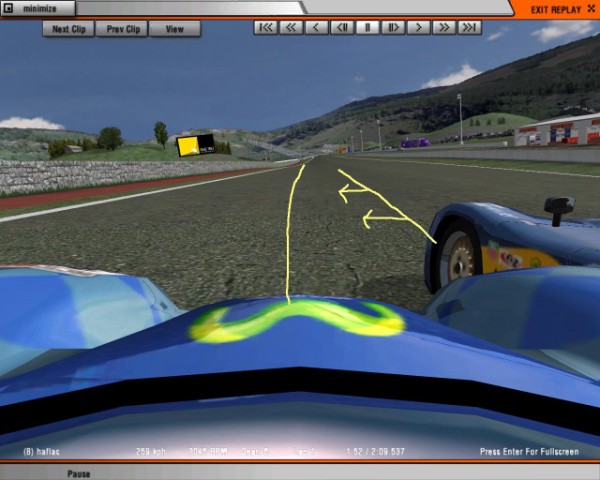Skip to the end of the replay
600x480 pixels.
pyautogui.click(x=469, y=28)
